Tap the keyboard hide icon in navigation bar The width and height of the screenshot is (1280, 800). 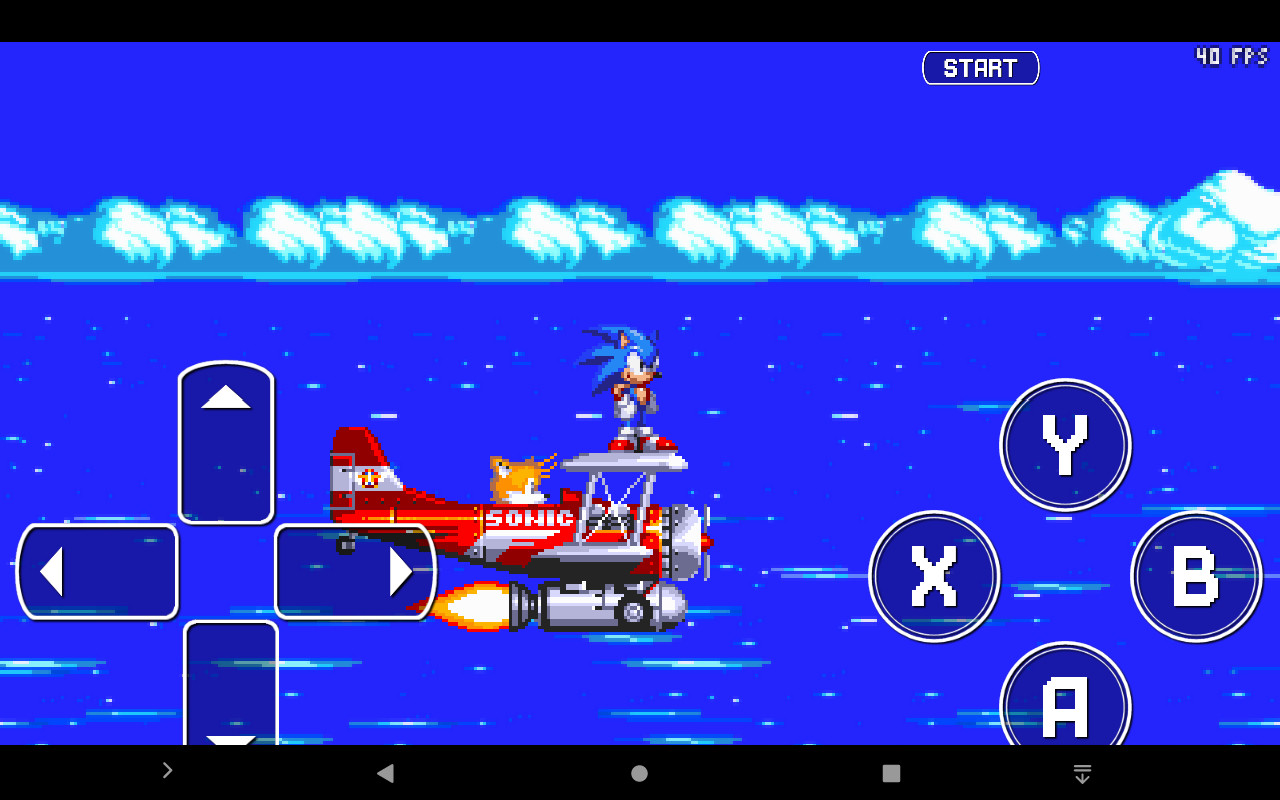1082,770
